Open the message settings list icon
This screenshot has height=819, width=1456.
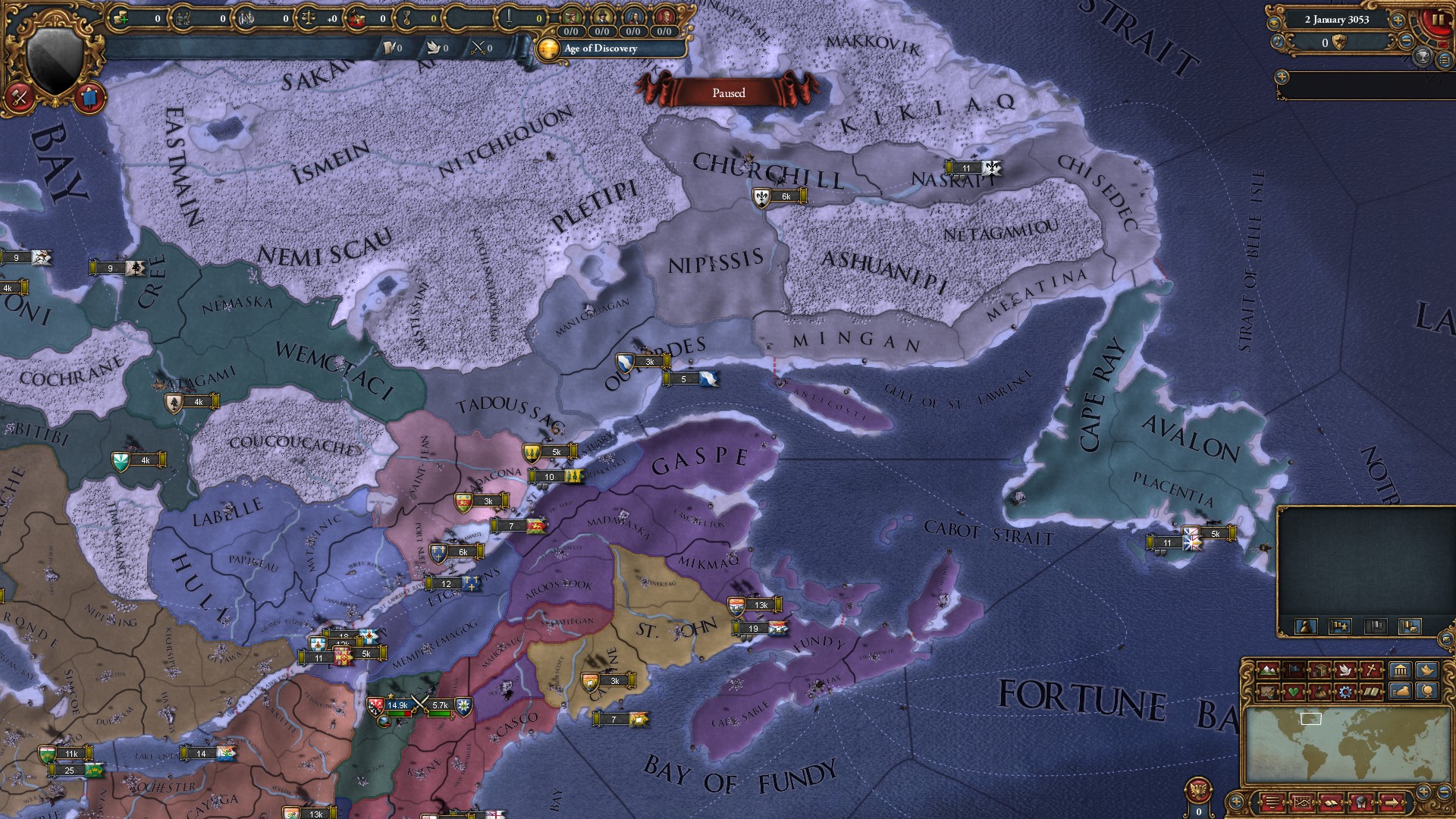point(1443,59)
